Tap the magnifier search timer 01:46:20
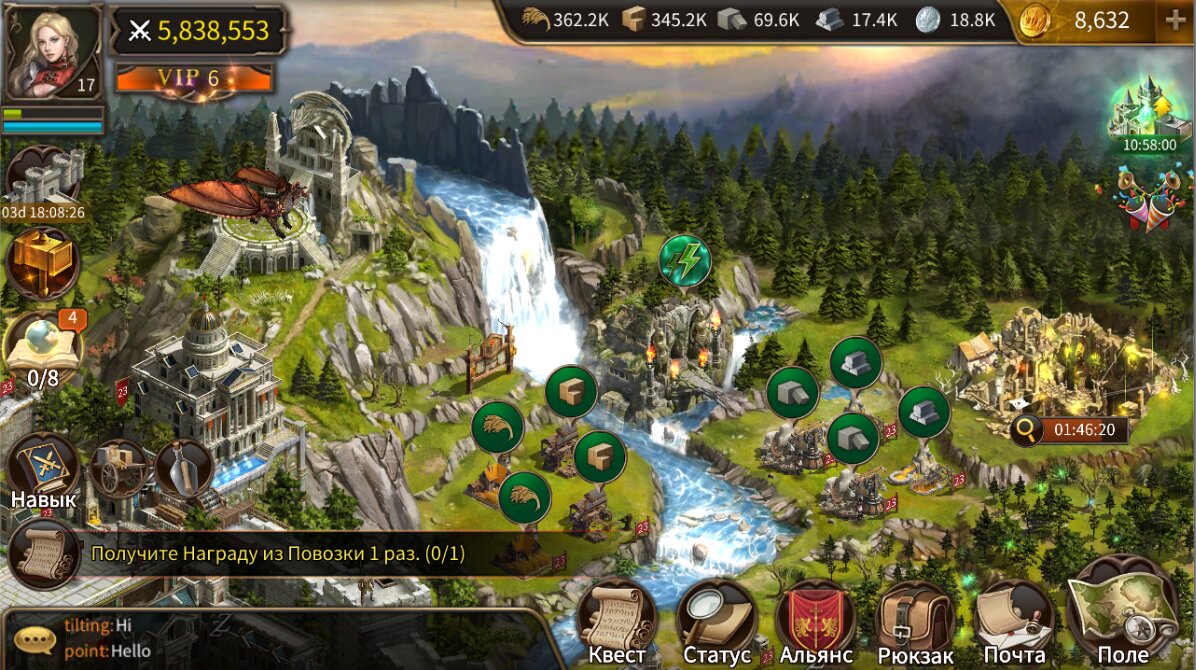Image resolution: width=1196 pixels, height=670 pixels. [1069, 431]
